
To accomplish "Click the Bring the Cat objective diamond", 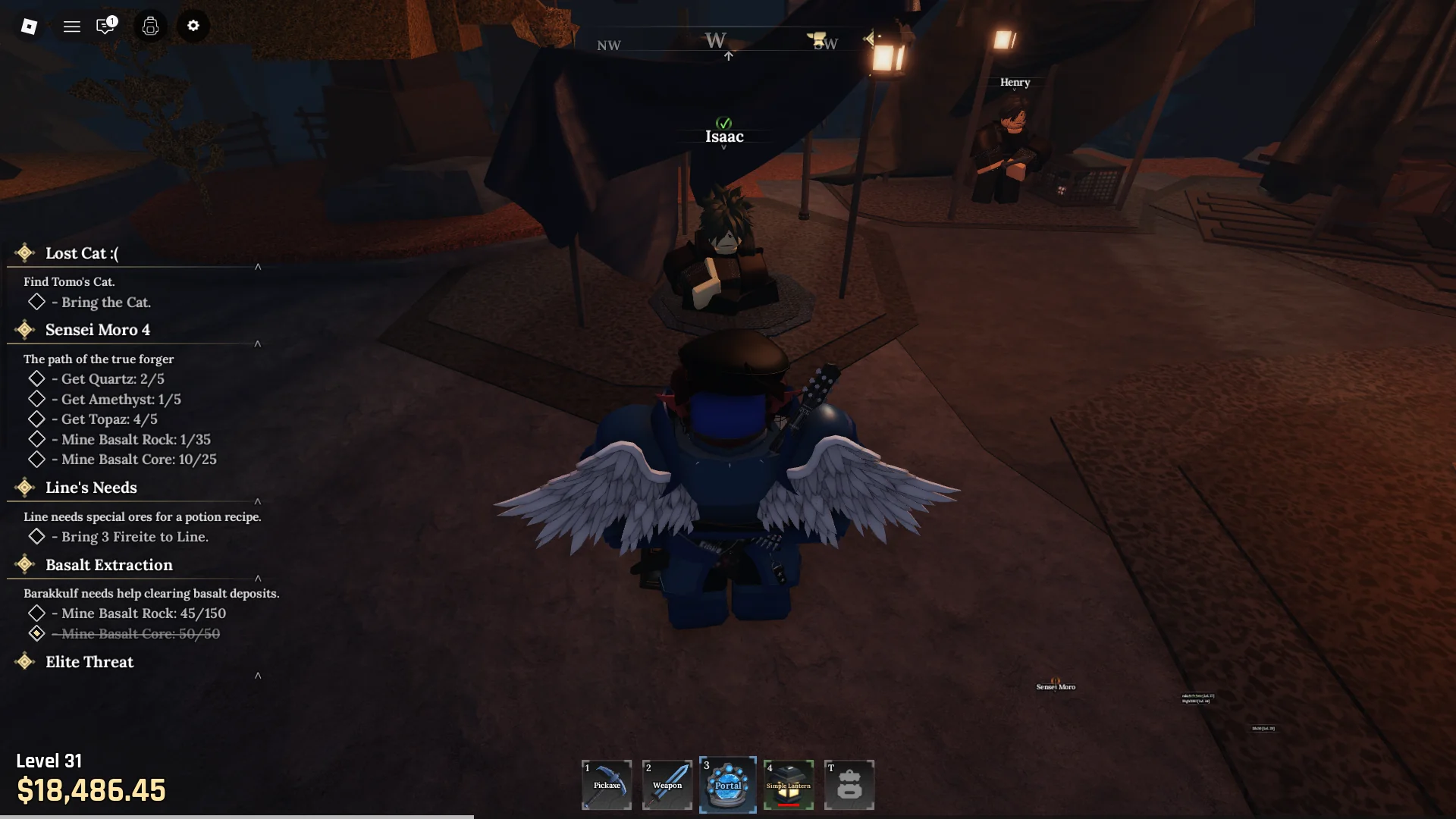I will (x=37, y=302).
